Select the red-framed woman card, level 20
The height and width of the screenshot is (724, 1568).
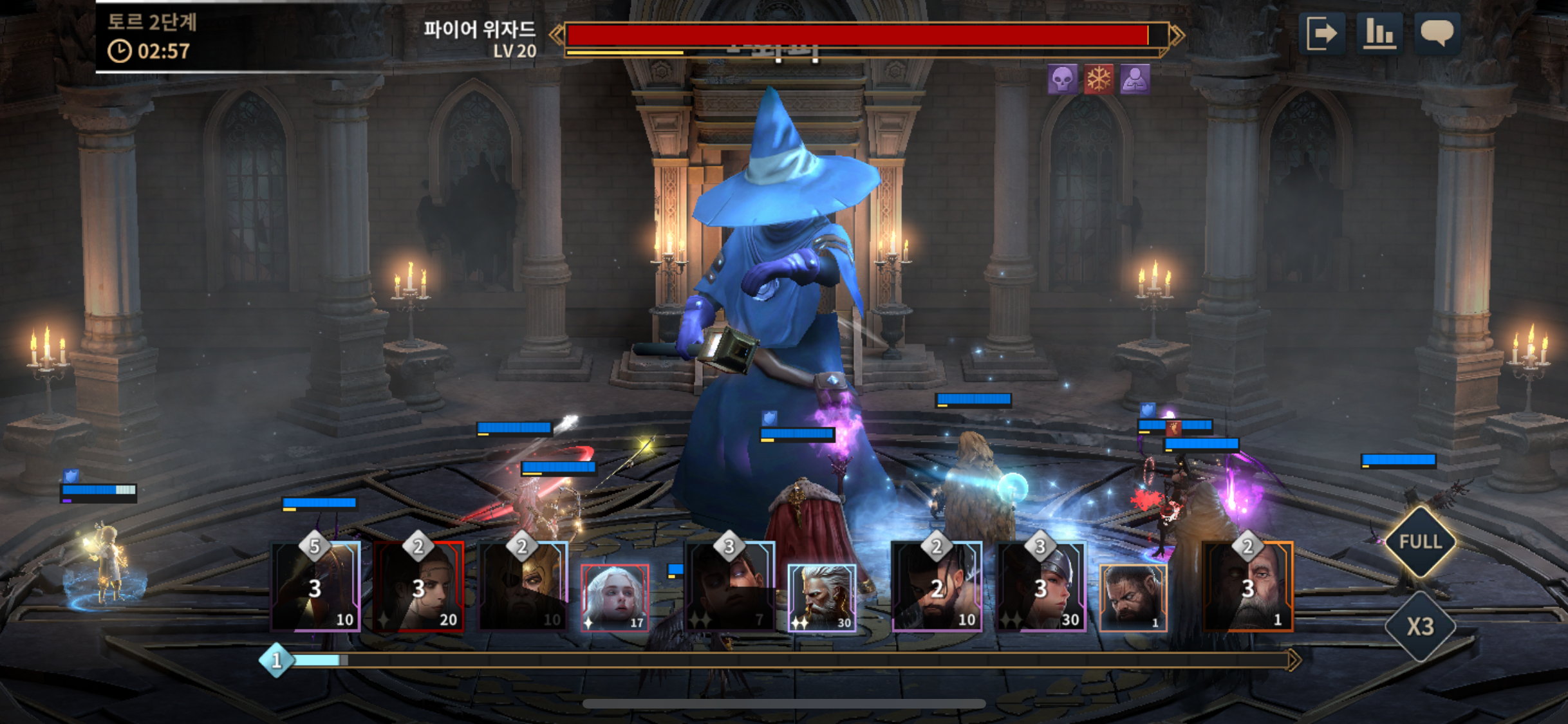coord(419,587)
